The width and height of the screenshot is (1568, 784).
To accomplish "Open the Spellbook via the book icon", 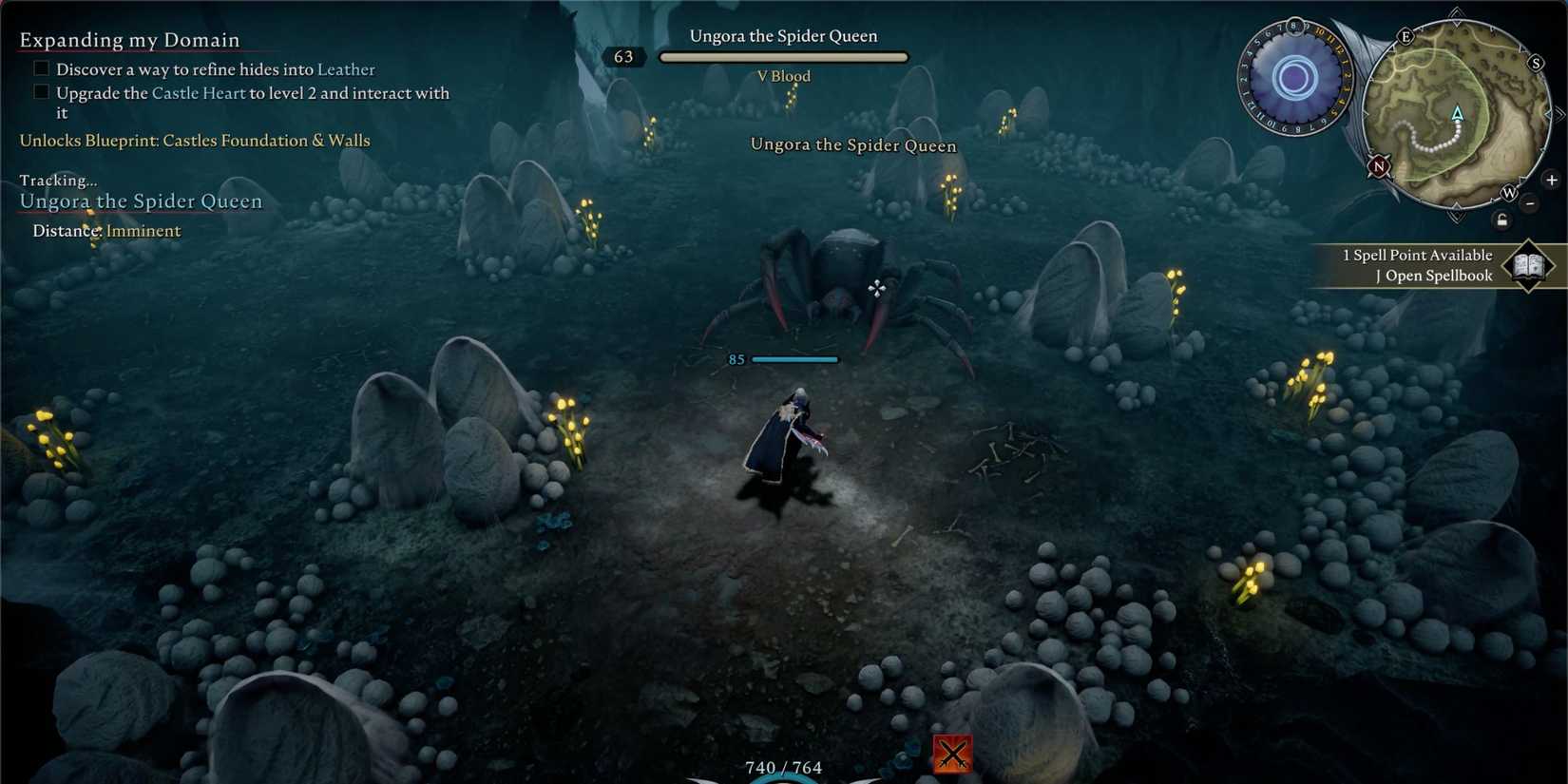I will pyautogui.click(x=1528, y=265).
